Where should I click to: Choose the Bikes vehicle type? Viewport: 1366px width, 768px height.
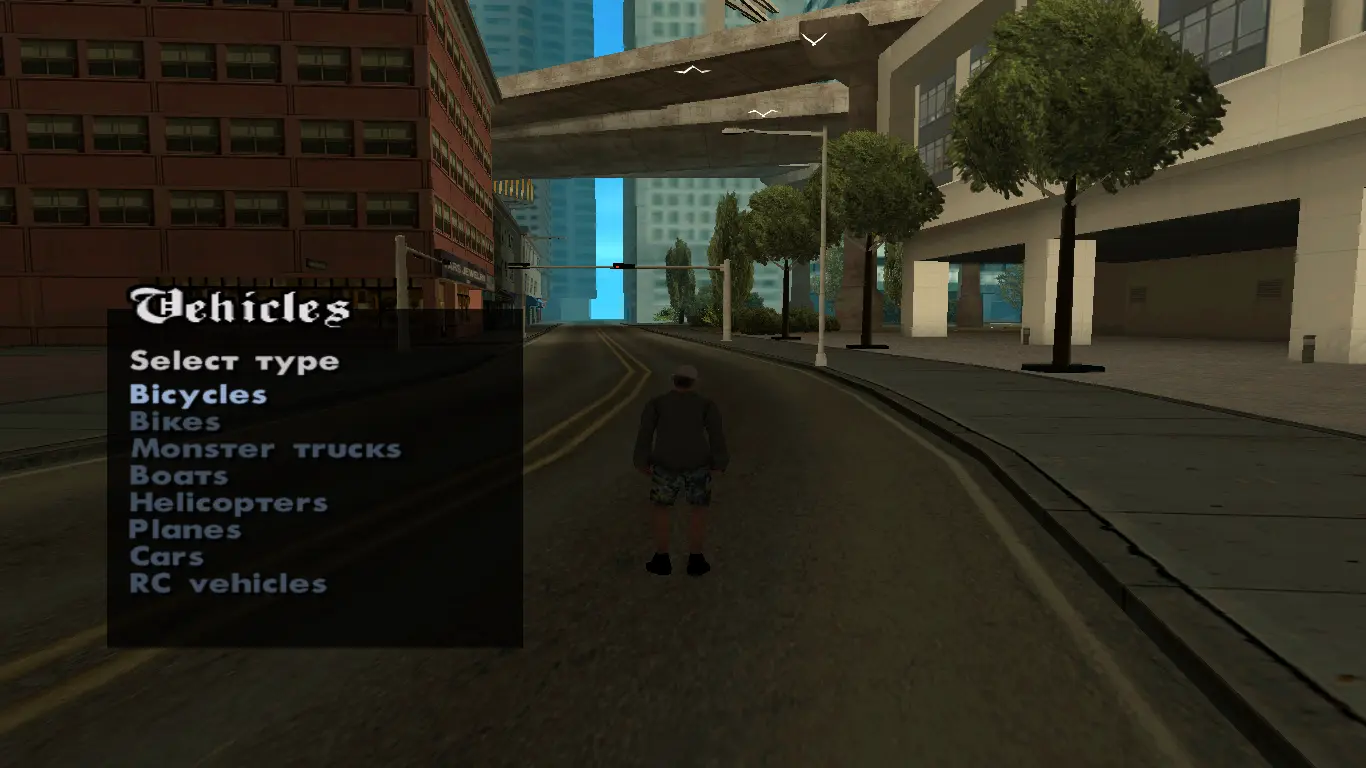[175, 421]
